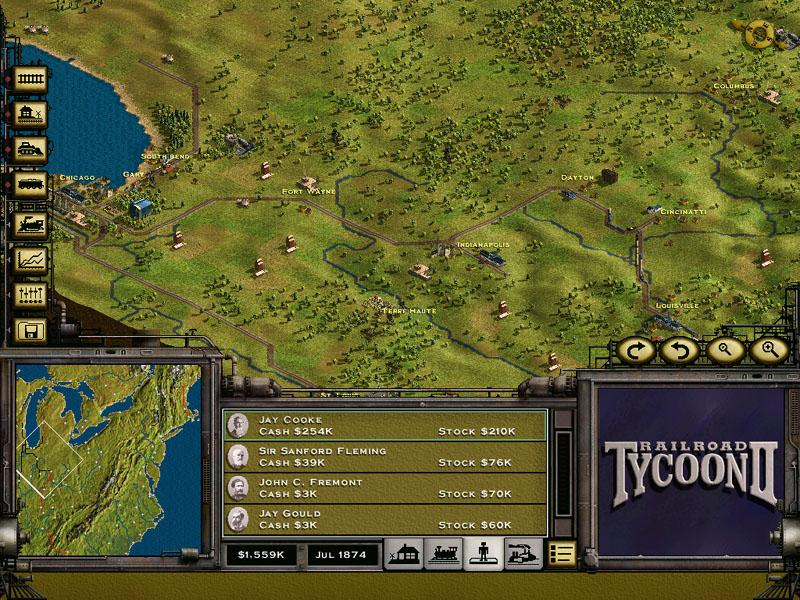This screenshot has height=600, width=800.
Task: Select the Jay Cooke player row
Action: (x=385, y=425)
